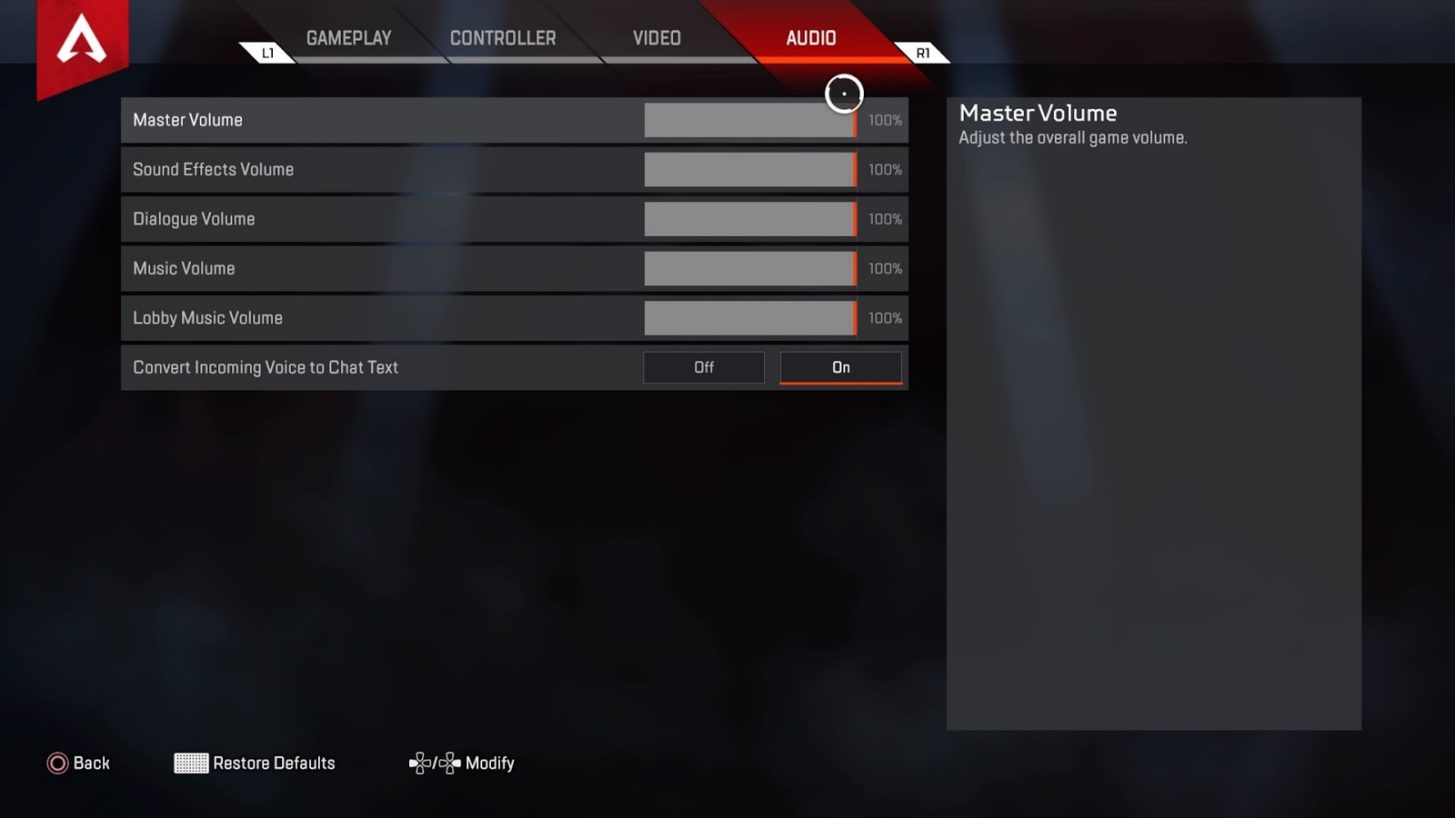The image size is (1455, 818).
Task: Turn On incoming voice to chat text
Action: click(840, 367)
